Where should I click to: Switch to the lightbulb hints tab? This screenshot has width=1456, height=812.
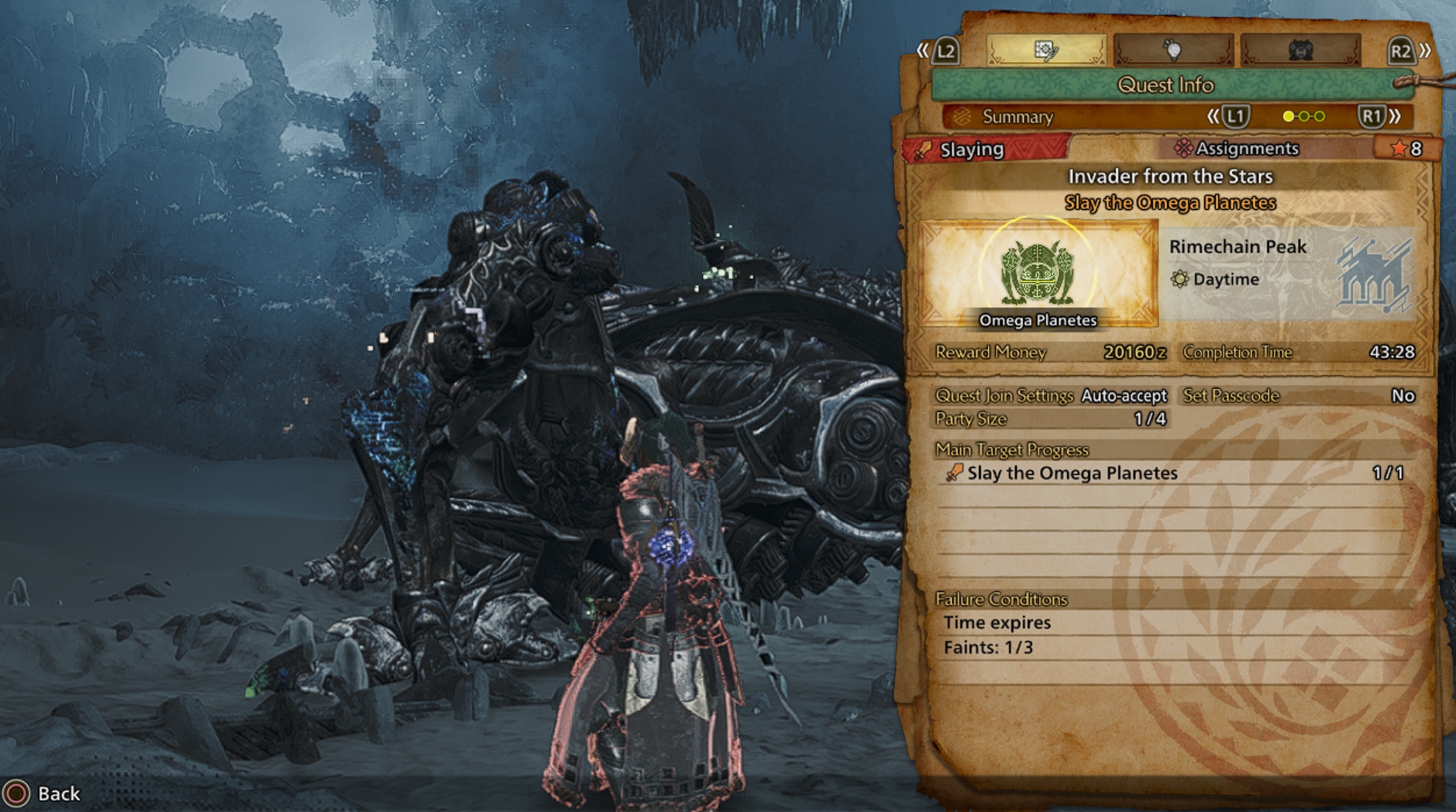point(1172,51)
